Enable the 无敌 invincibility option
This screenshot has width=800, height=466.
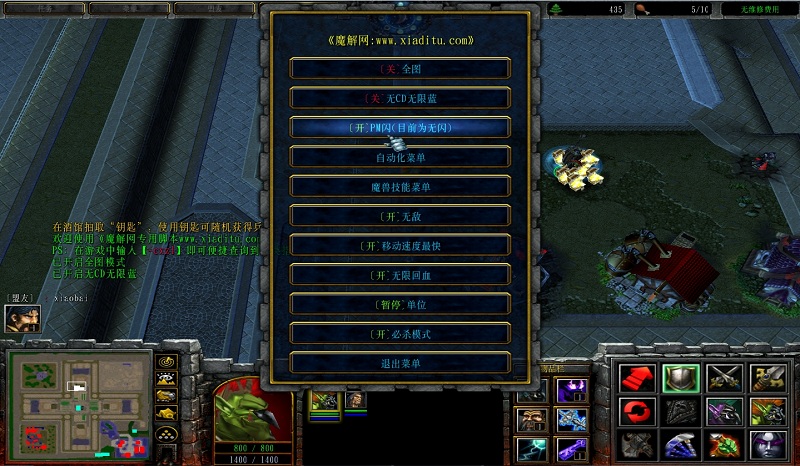coord(400,216)
